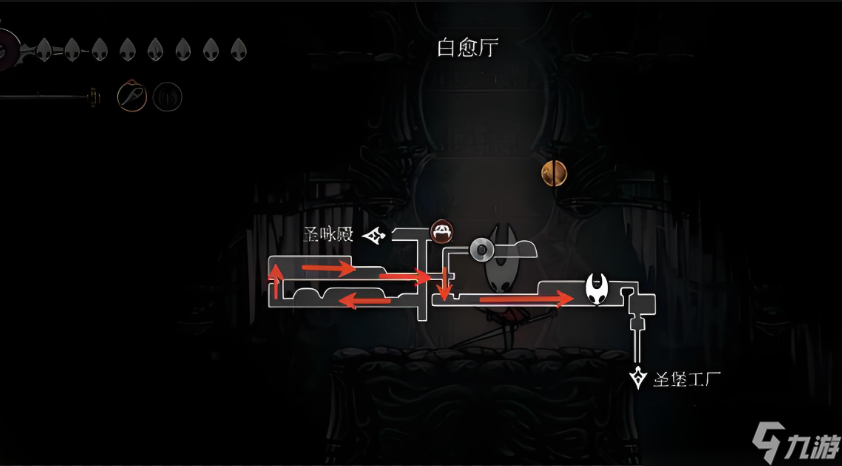The image size is (842, 466).
Task: Select the dim round tool icon beside the dart
Action: point(168,97)
